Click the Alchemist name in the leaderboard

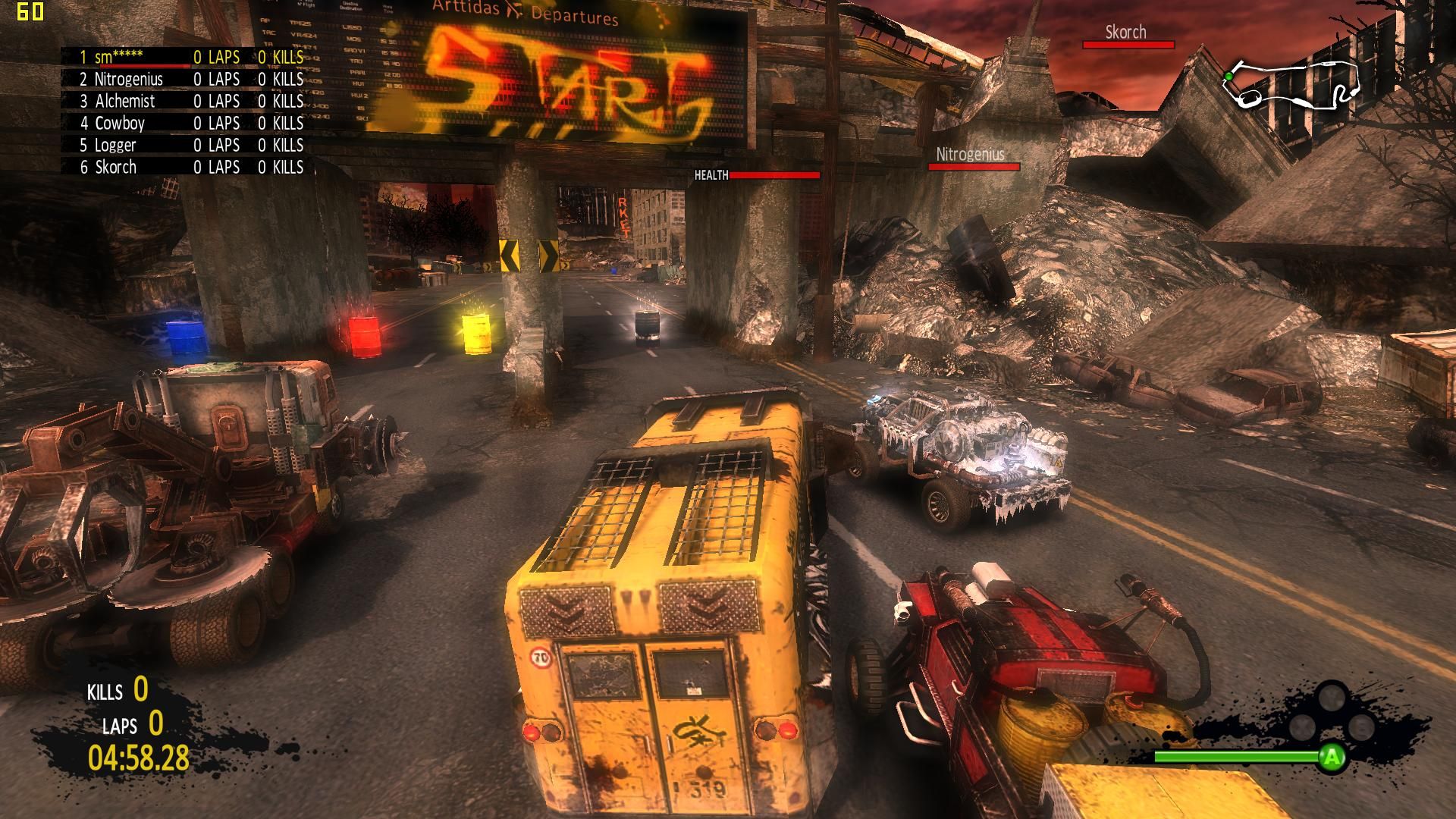pyautogui.click(x=124, y=101)
